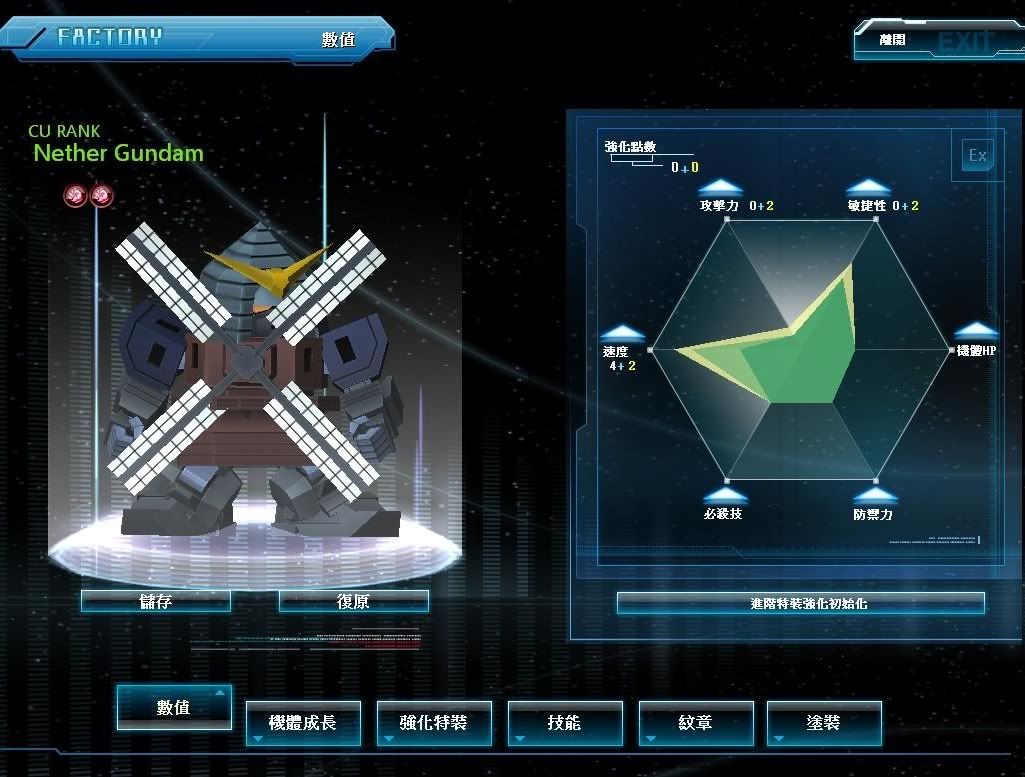Viewport: 1025px width, 777px height.
Task: Restore stats with the 復原 button
Action: 354,601
